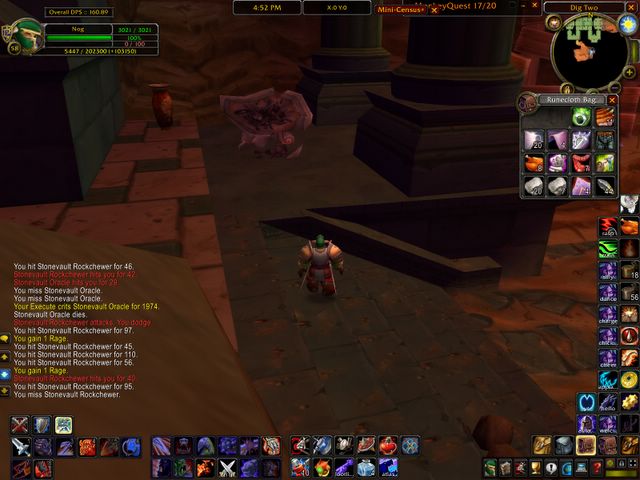Select the red cloth item in bag
Screen dimensions: 640x480
tap(580, 163)
